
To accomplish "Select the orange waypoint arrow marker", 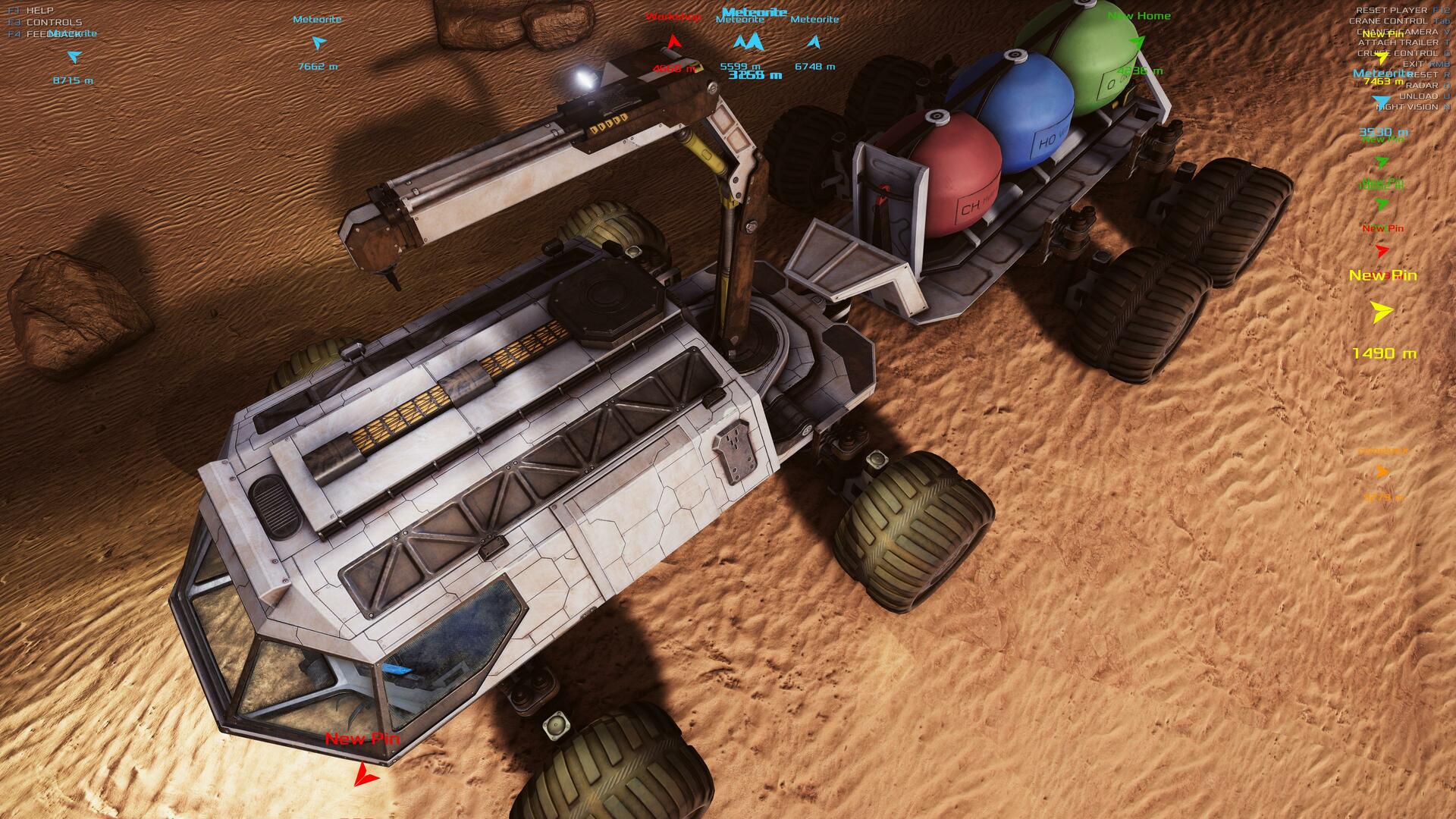I will point(1382,472).
